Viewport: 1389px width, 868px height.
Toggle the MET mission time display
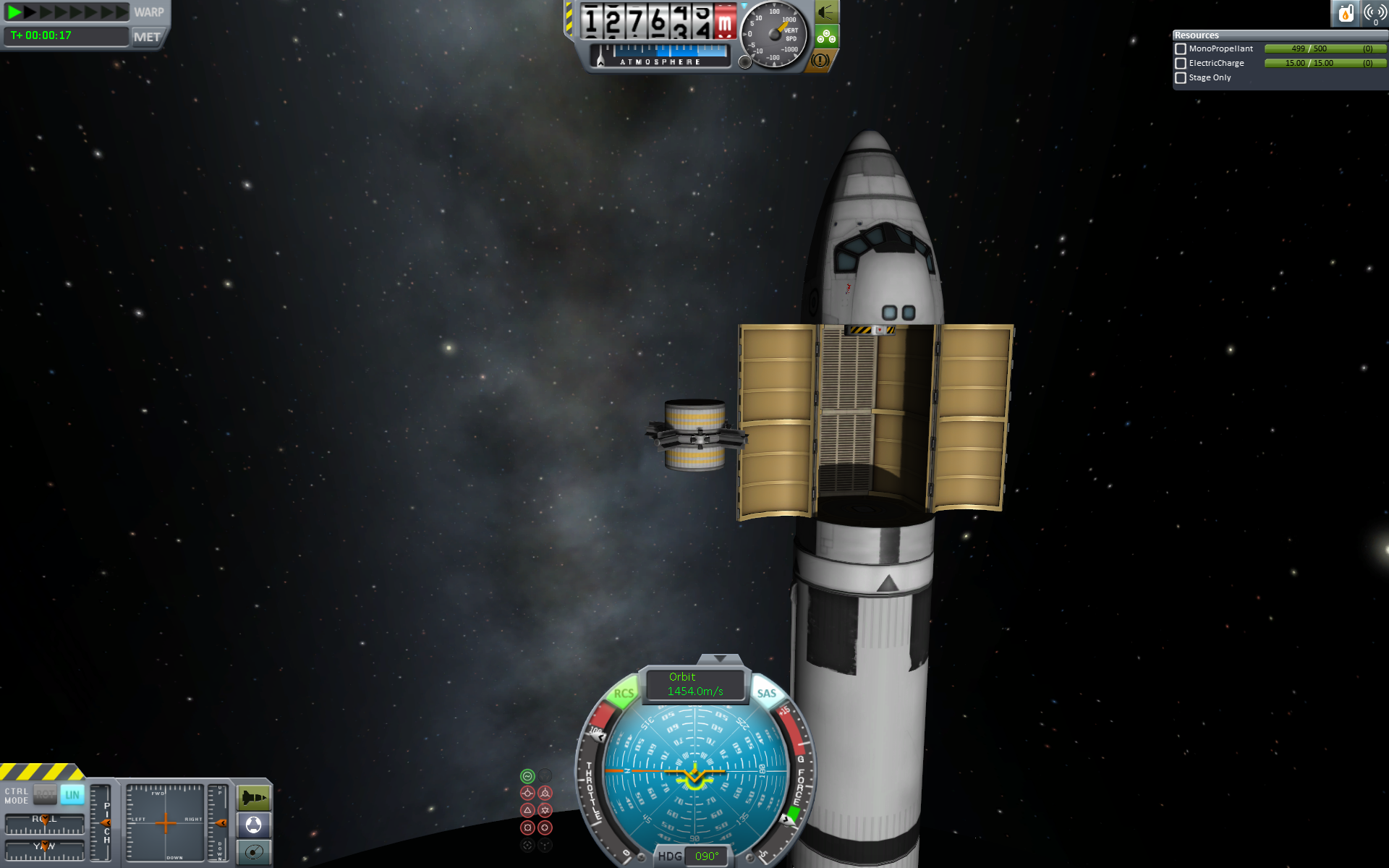[147, 37]
